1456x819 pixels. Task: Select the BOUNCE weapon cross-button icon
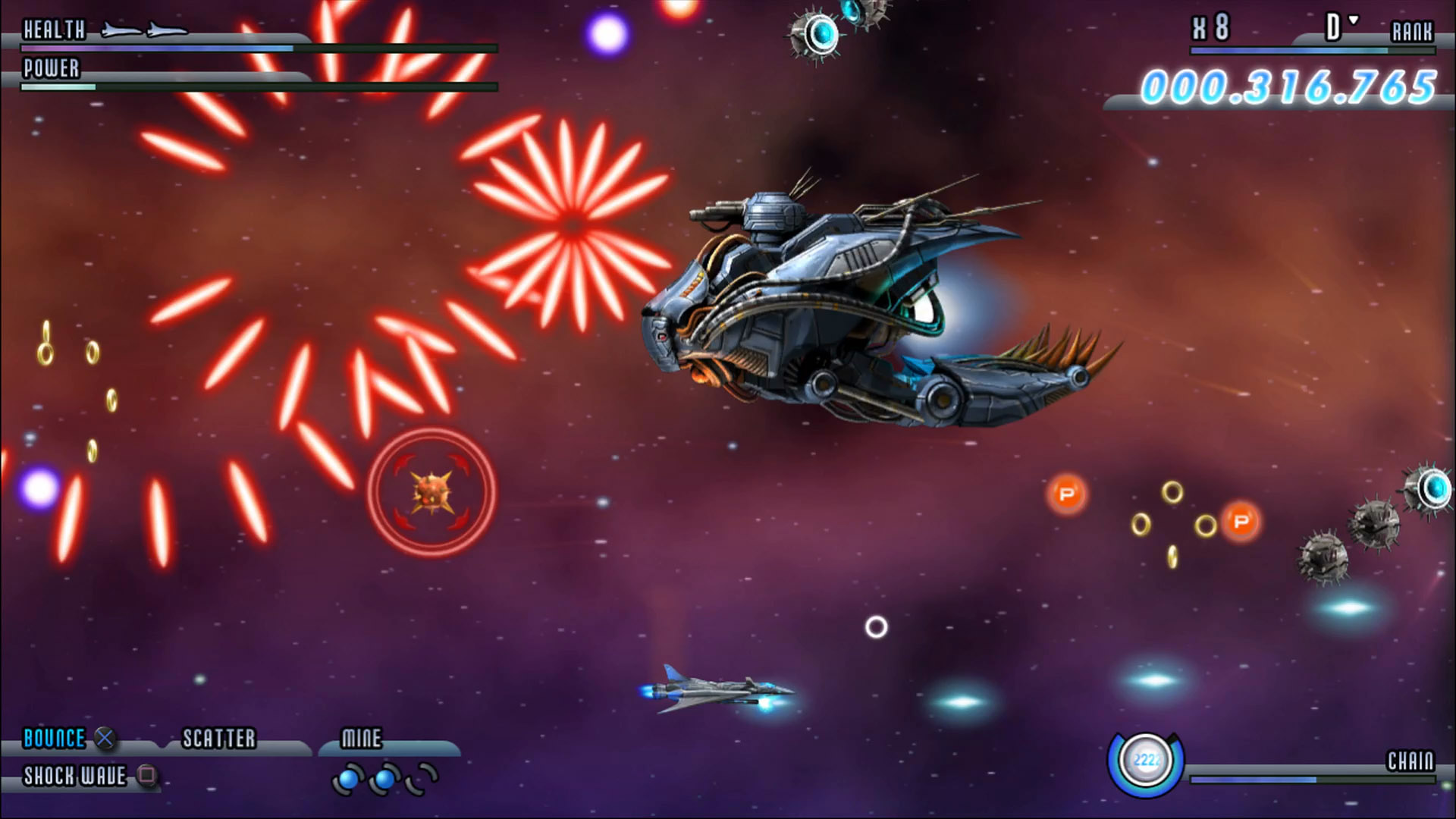(104, 738)
